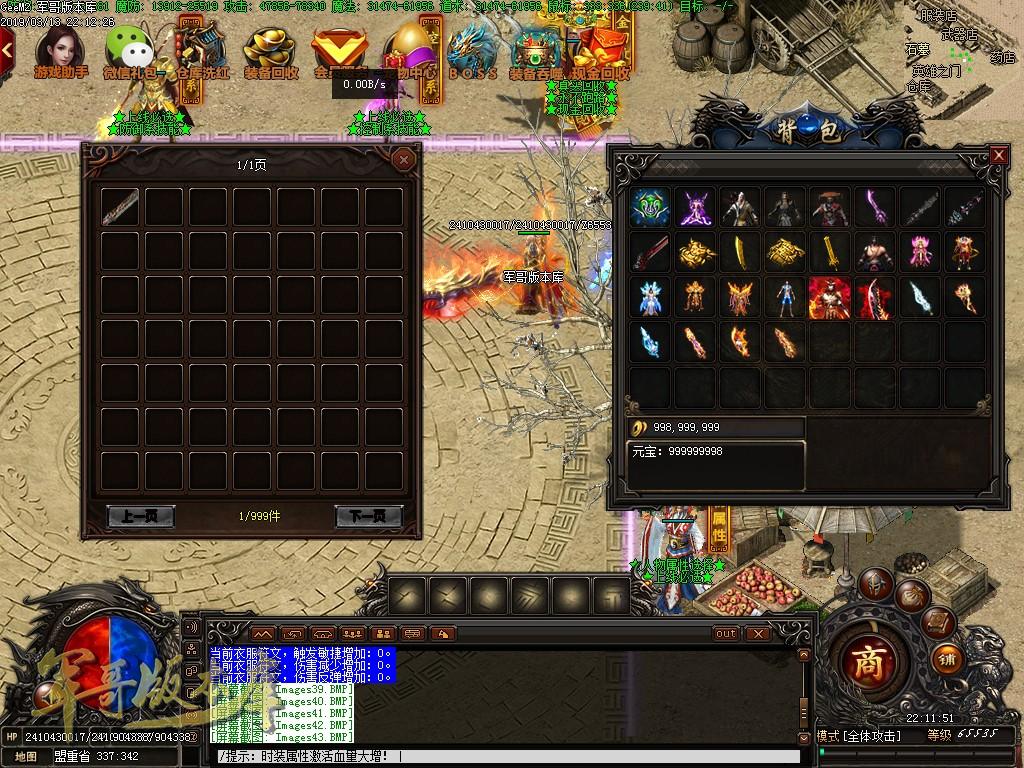Open the map (地图) button

point(25,757)
